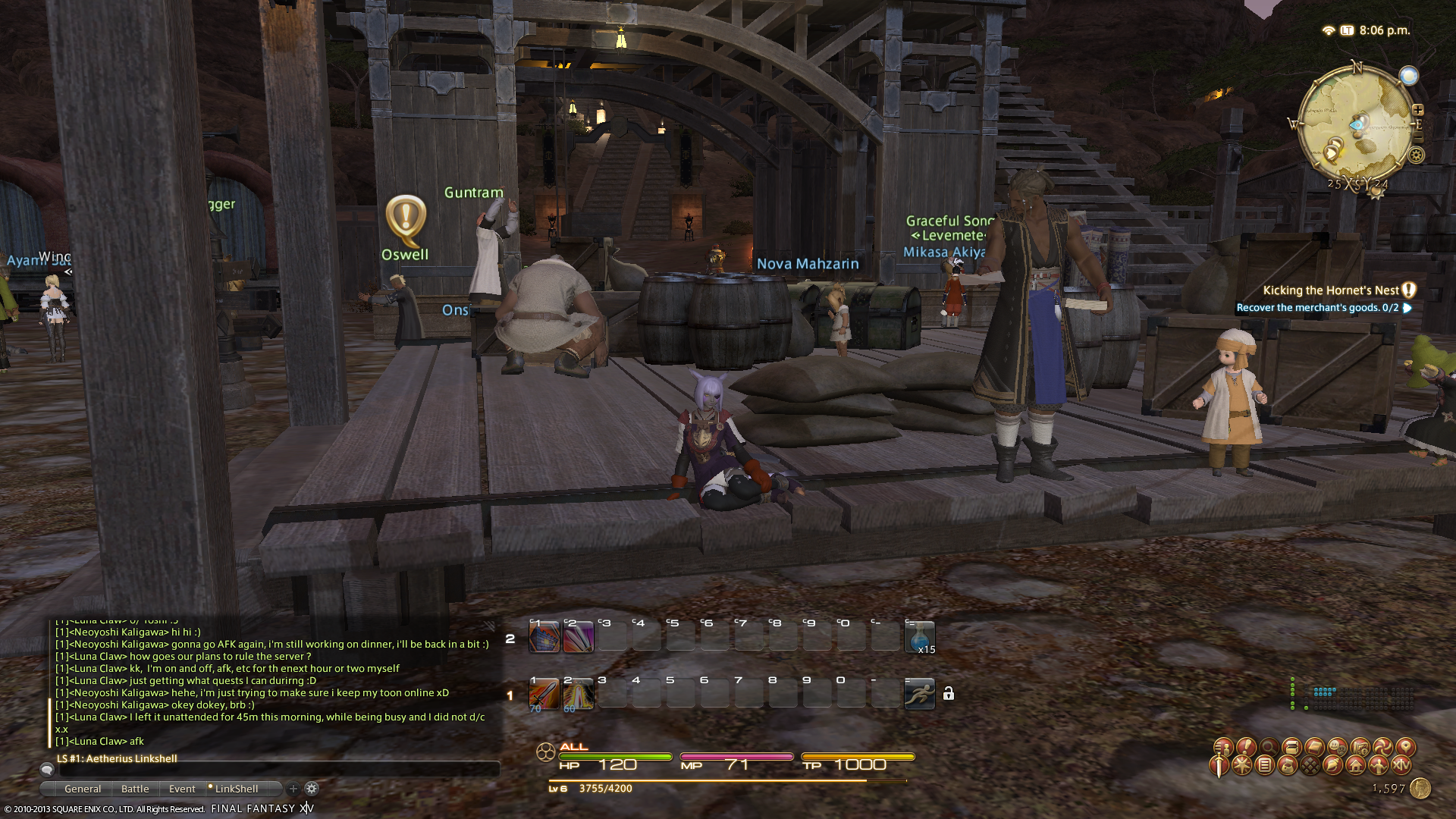Screen dimensions: 1456x819
Task: Open chat log settings gear
Action: tap(312, 789)
